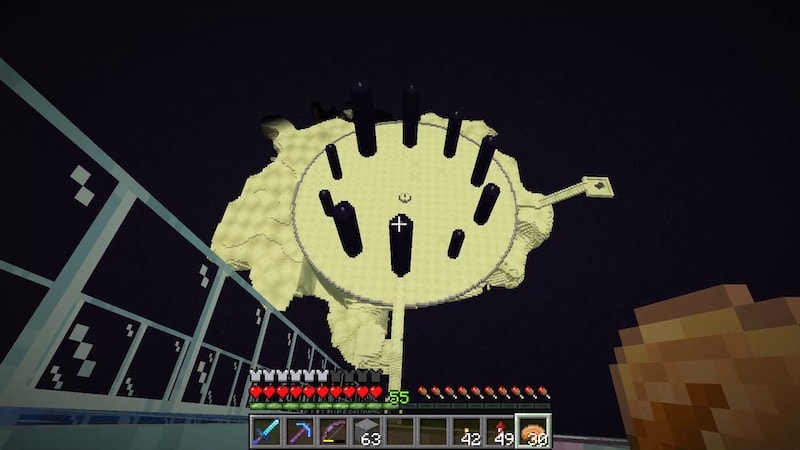
Task: Select the diamond sword hotbar slot
Action: coord(267,432)
